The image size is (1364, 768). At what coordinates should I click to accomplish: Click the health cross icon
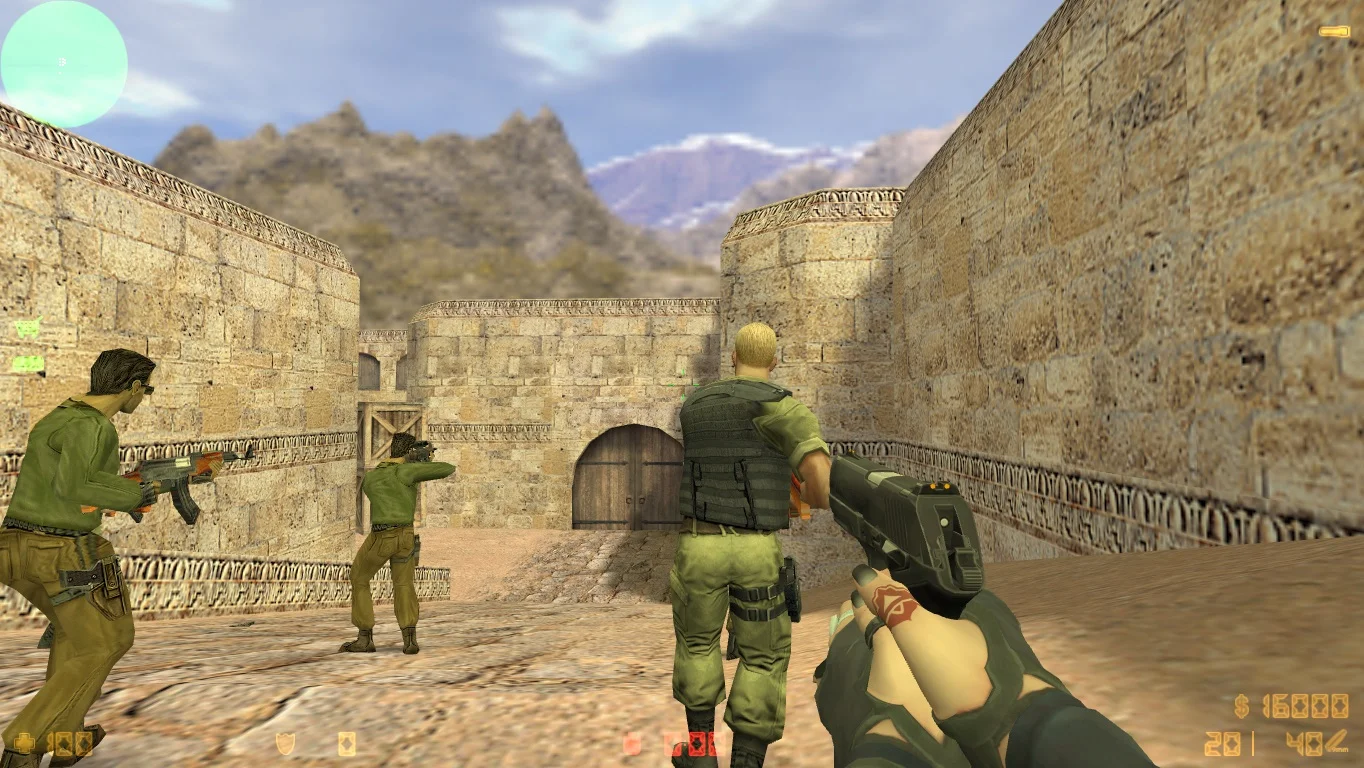click(22, 743)
